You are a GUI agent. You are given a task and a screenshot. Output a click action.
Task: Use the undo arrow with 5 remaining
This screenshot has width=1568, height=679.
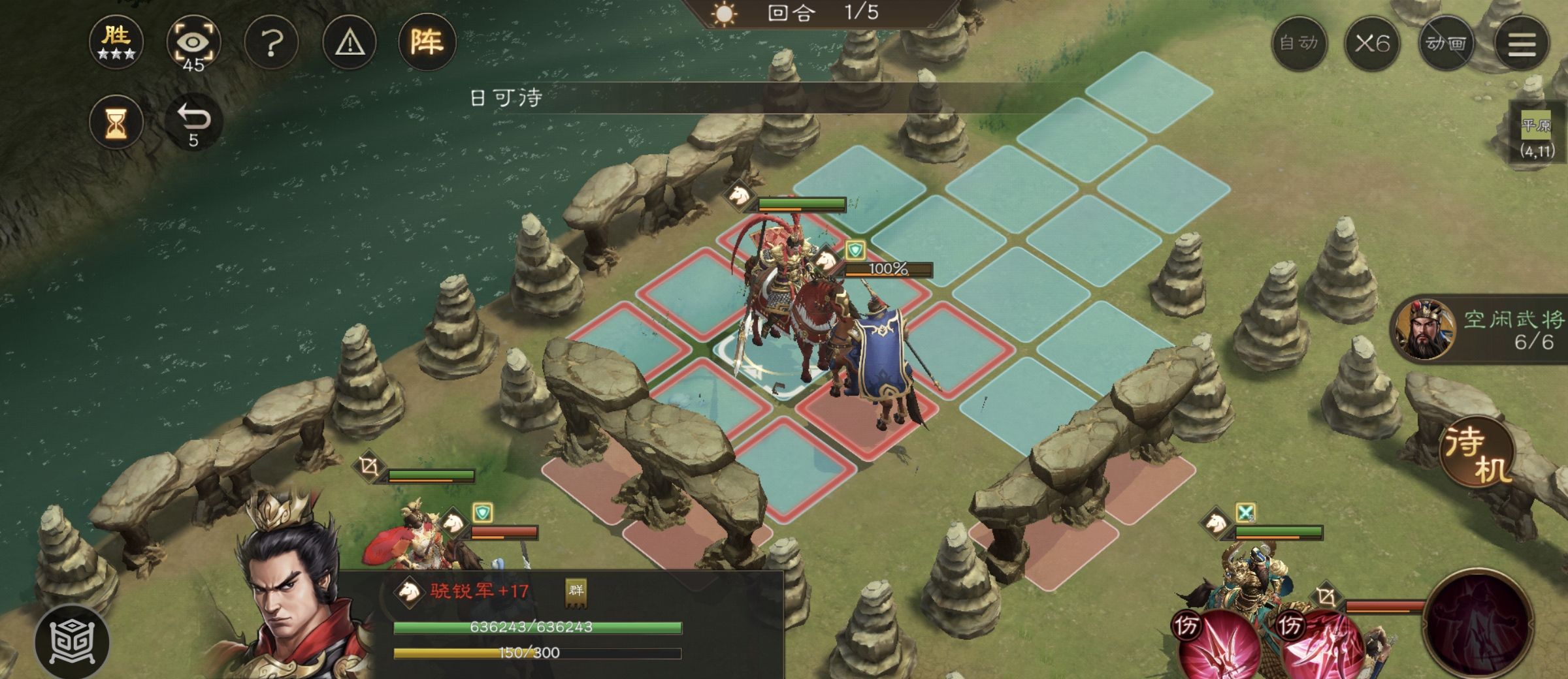(x=194, y=121)
